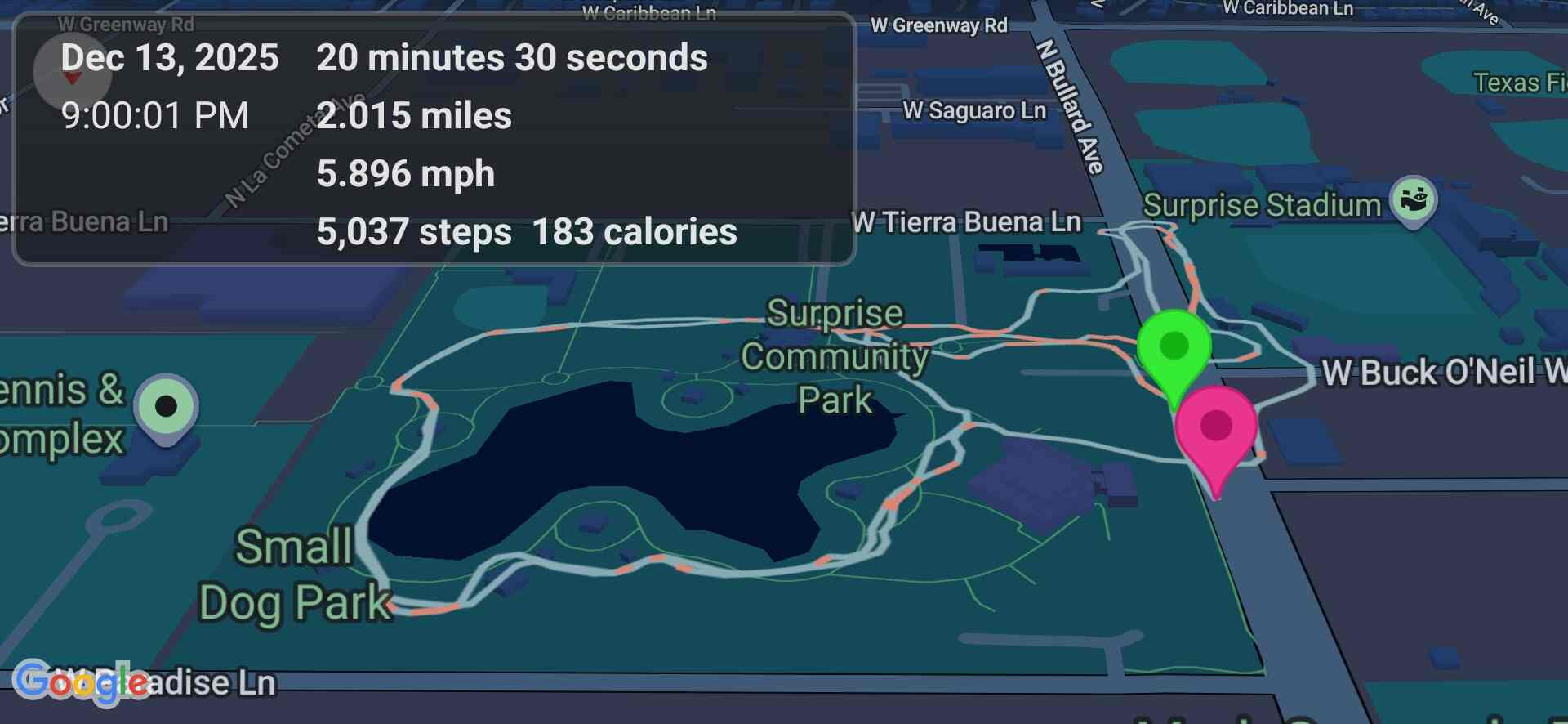Select the 5.896 mph speed stat

coord(405,172)
